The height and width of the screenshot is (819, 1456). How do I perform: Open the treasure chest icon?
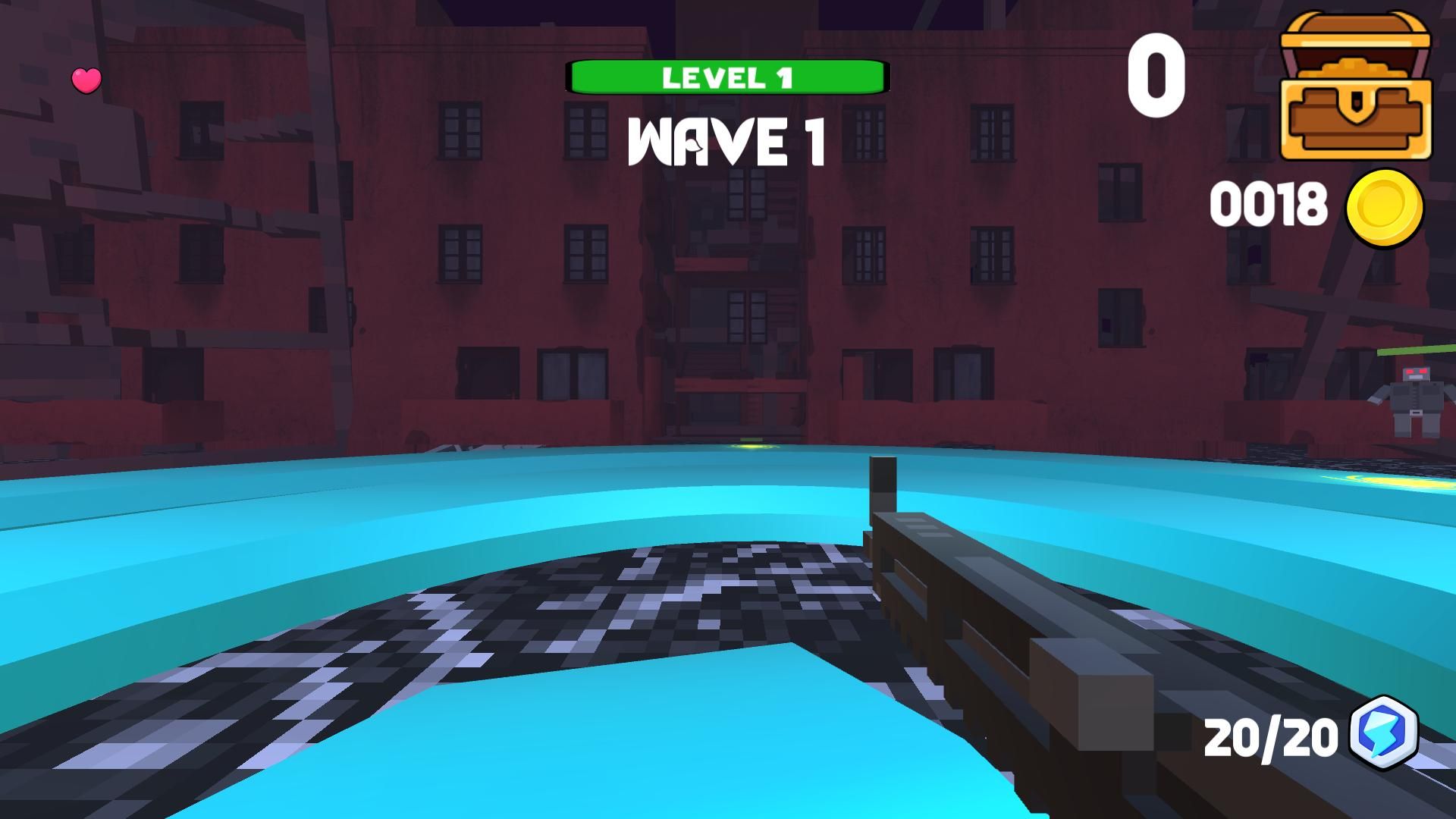tap(1355, 86)
